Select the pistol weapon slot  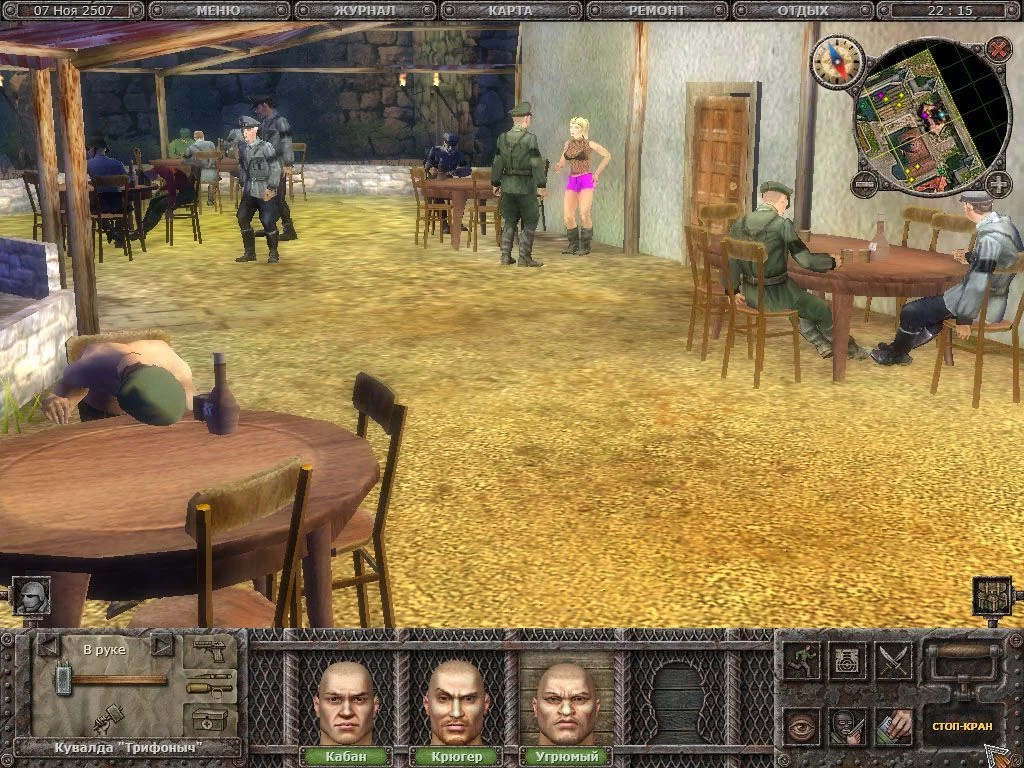[210, 651]
